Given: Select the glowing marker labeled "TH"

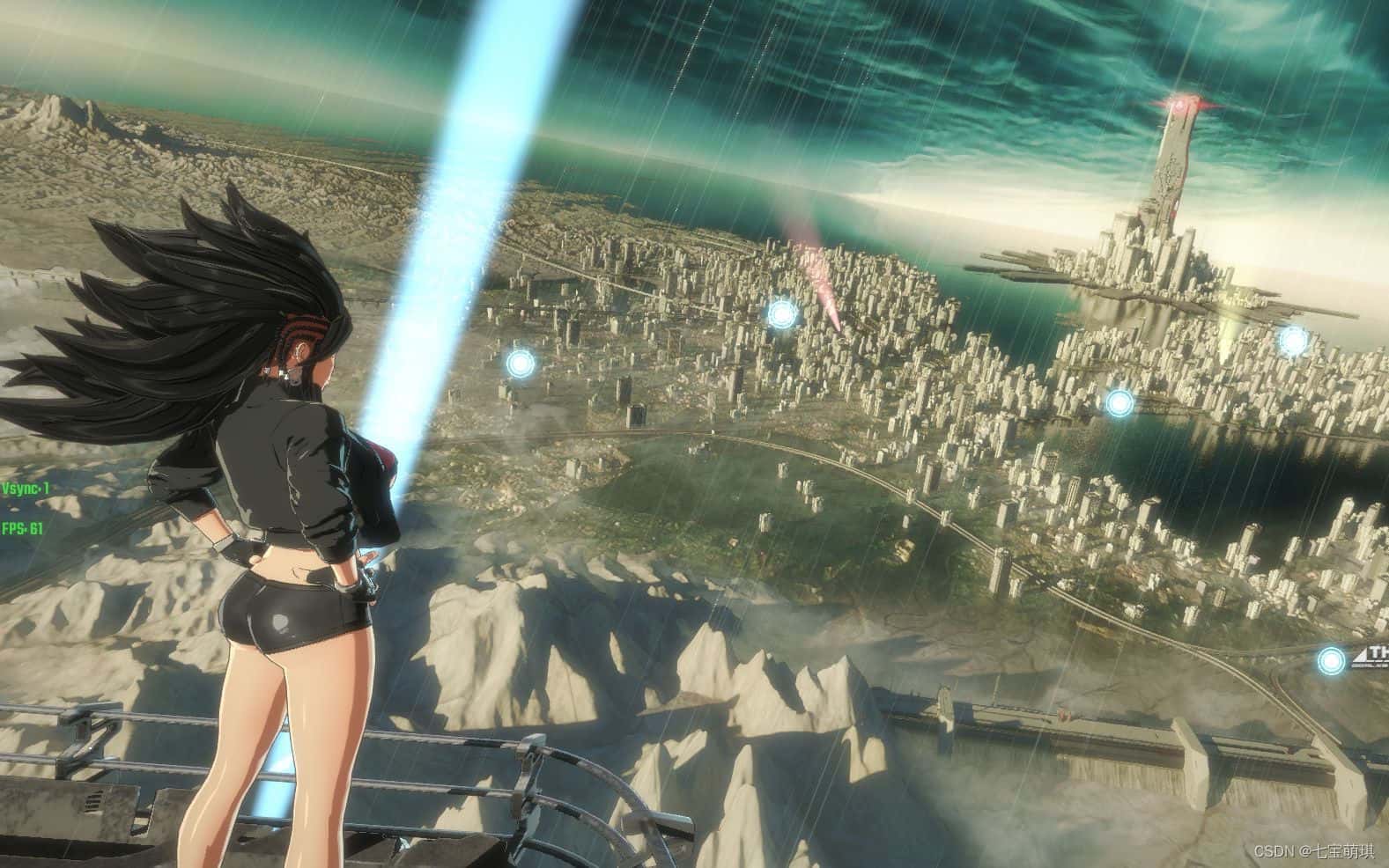Looking at the screenshot, I should 1330,659.
